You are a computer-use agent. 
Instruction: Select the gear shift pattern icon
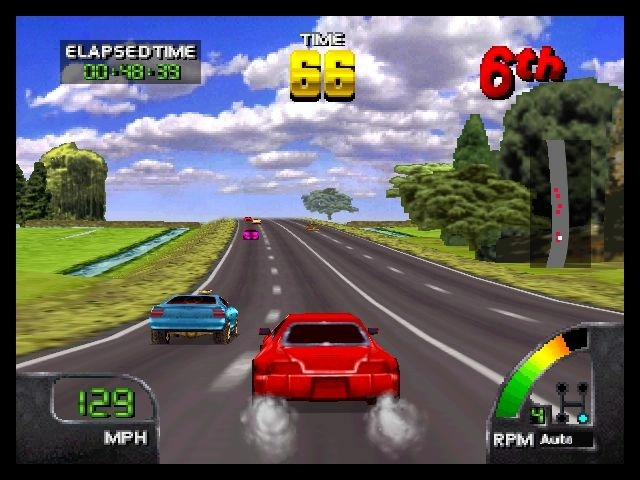point(574,403)
